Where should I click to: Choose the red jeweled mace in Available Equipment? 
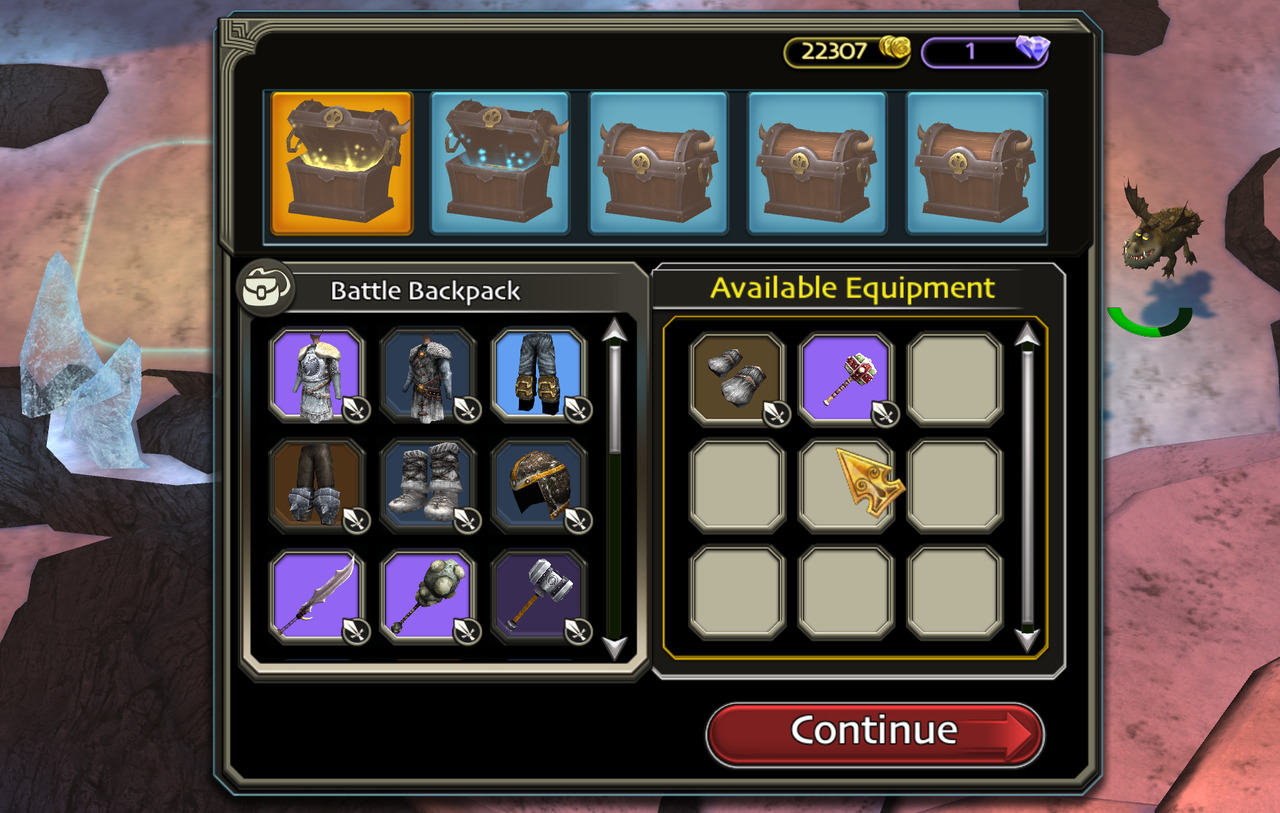coord(846,379)
